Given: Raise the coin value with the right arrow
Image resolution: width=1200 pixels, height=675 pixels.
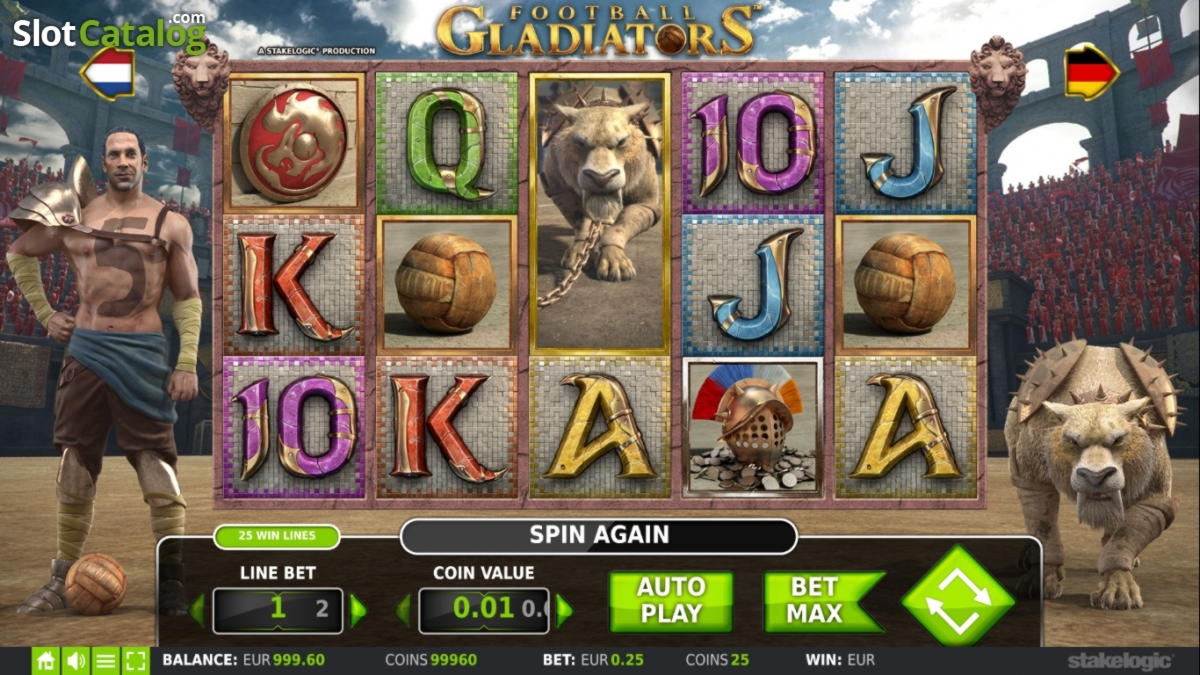Looking at the screenshot, I should click(x=564, y=610).
